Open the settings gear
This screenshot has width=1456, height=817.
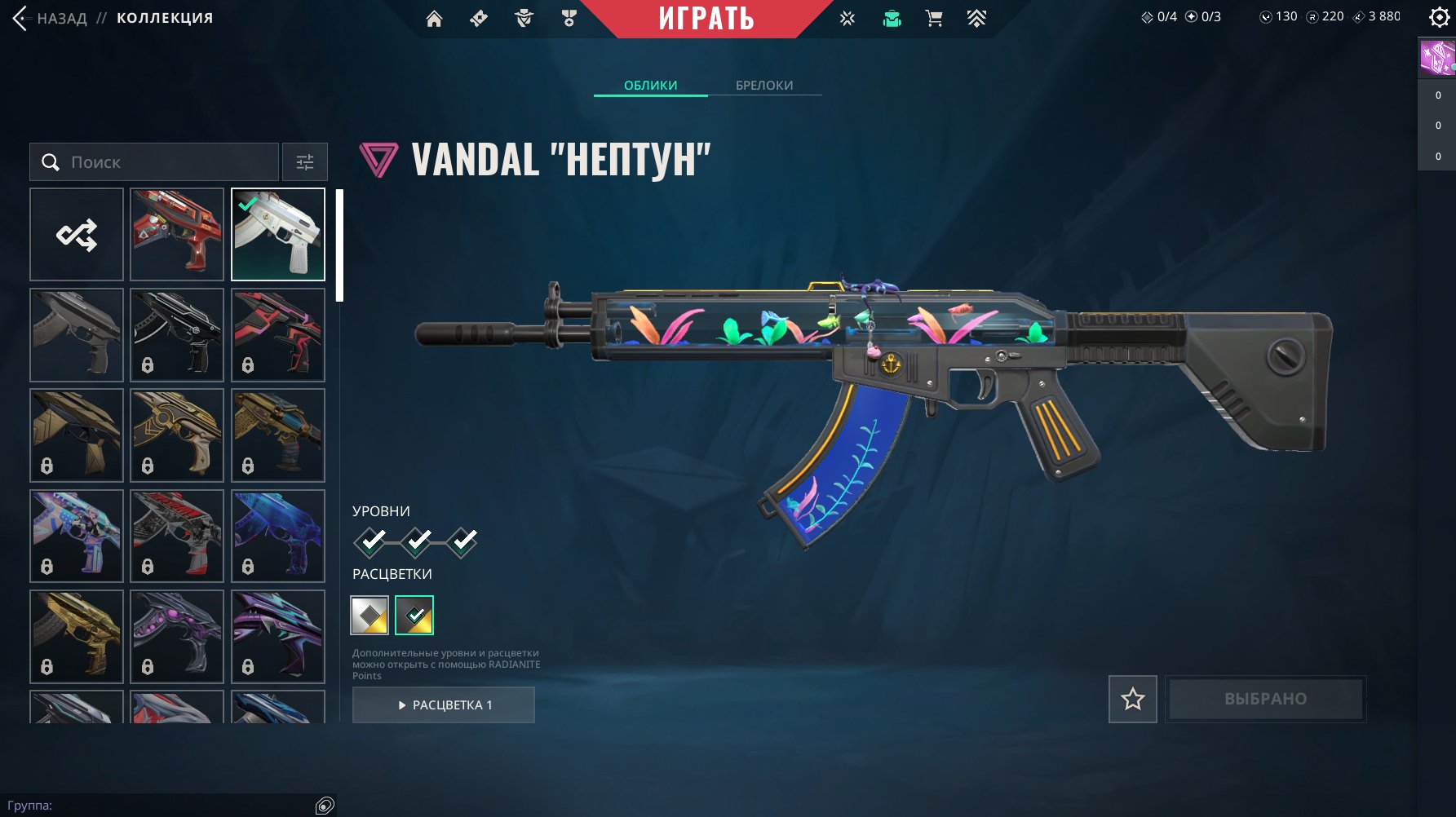click(1439, 17)
